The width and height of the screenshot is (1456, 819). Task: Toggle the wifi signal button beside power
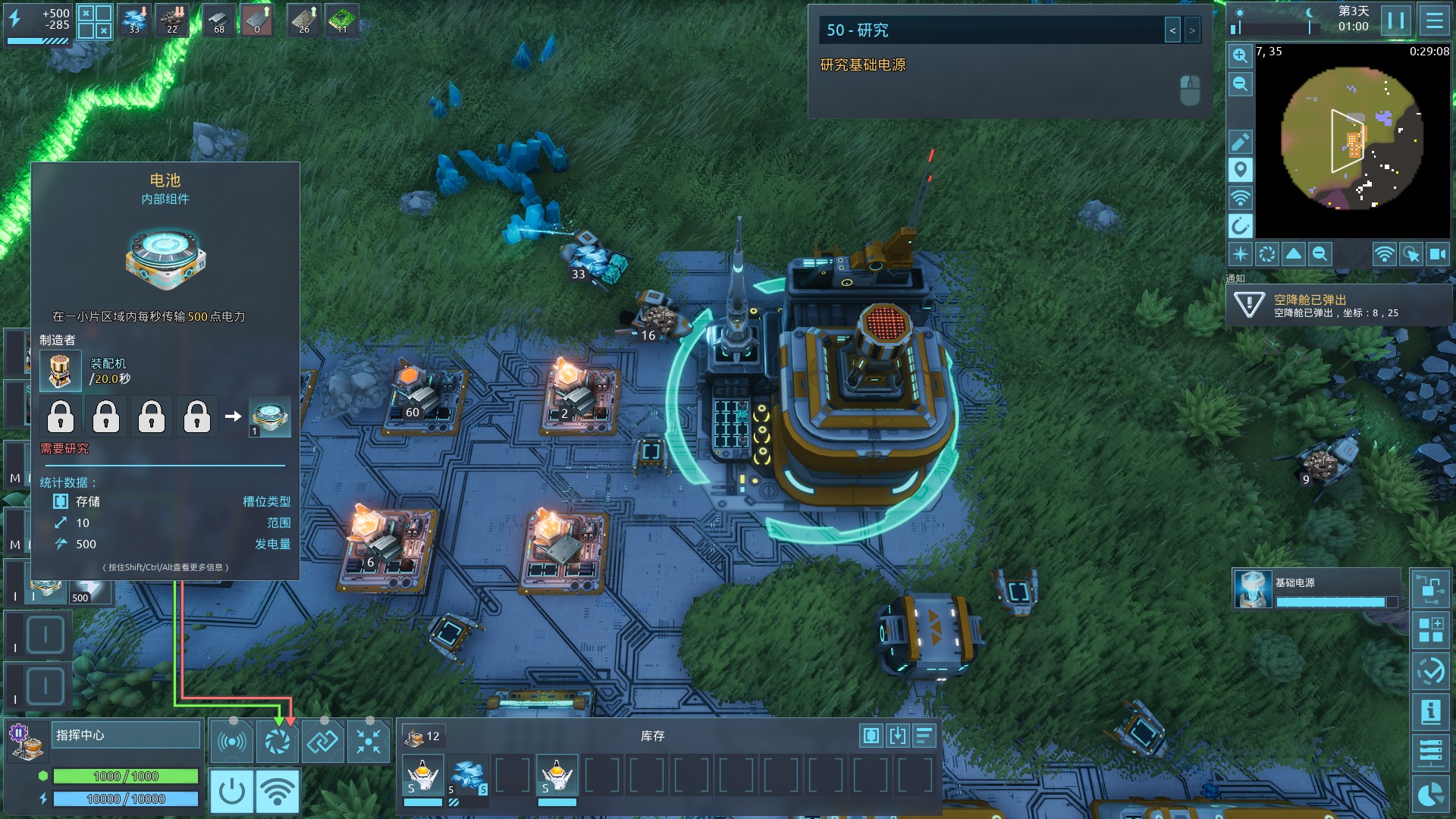click(278, 791)
